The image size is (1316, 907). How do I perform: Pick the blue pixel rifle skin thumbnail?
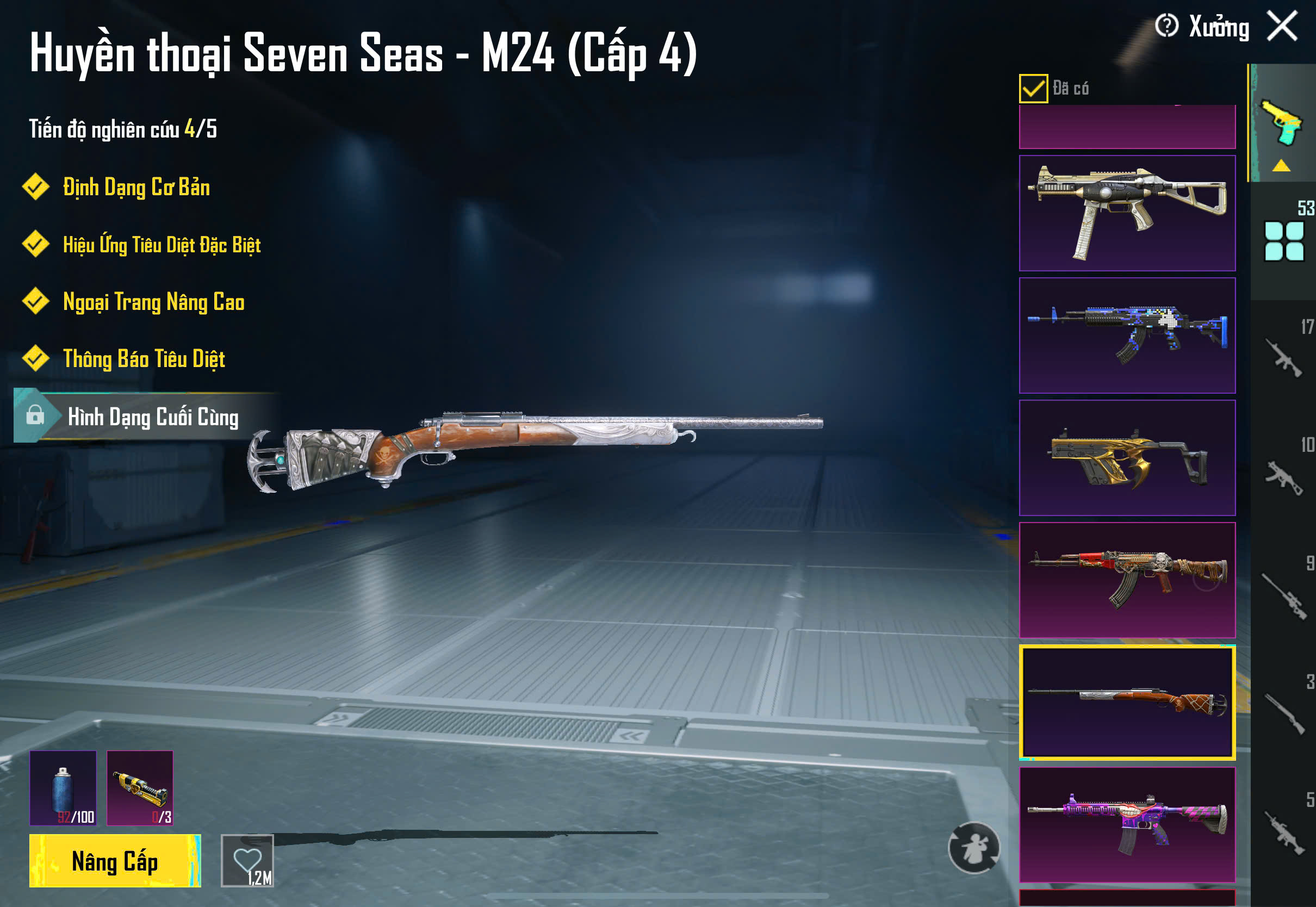coord(1127,336)
